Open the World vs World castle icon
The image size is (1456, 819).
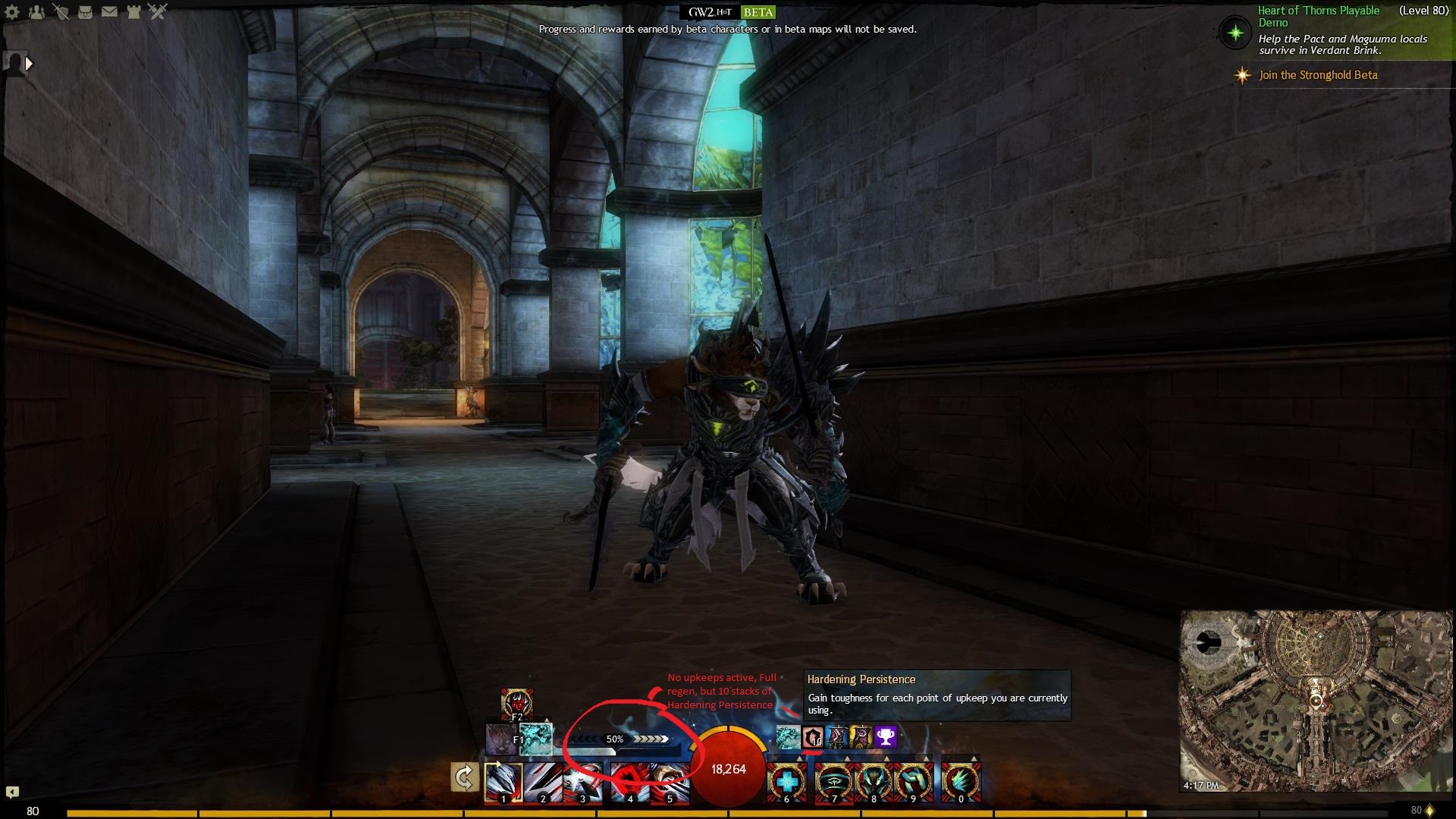click(133, 12)
